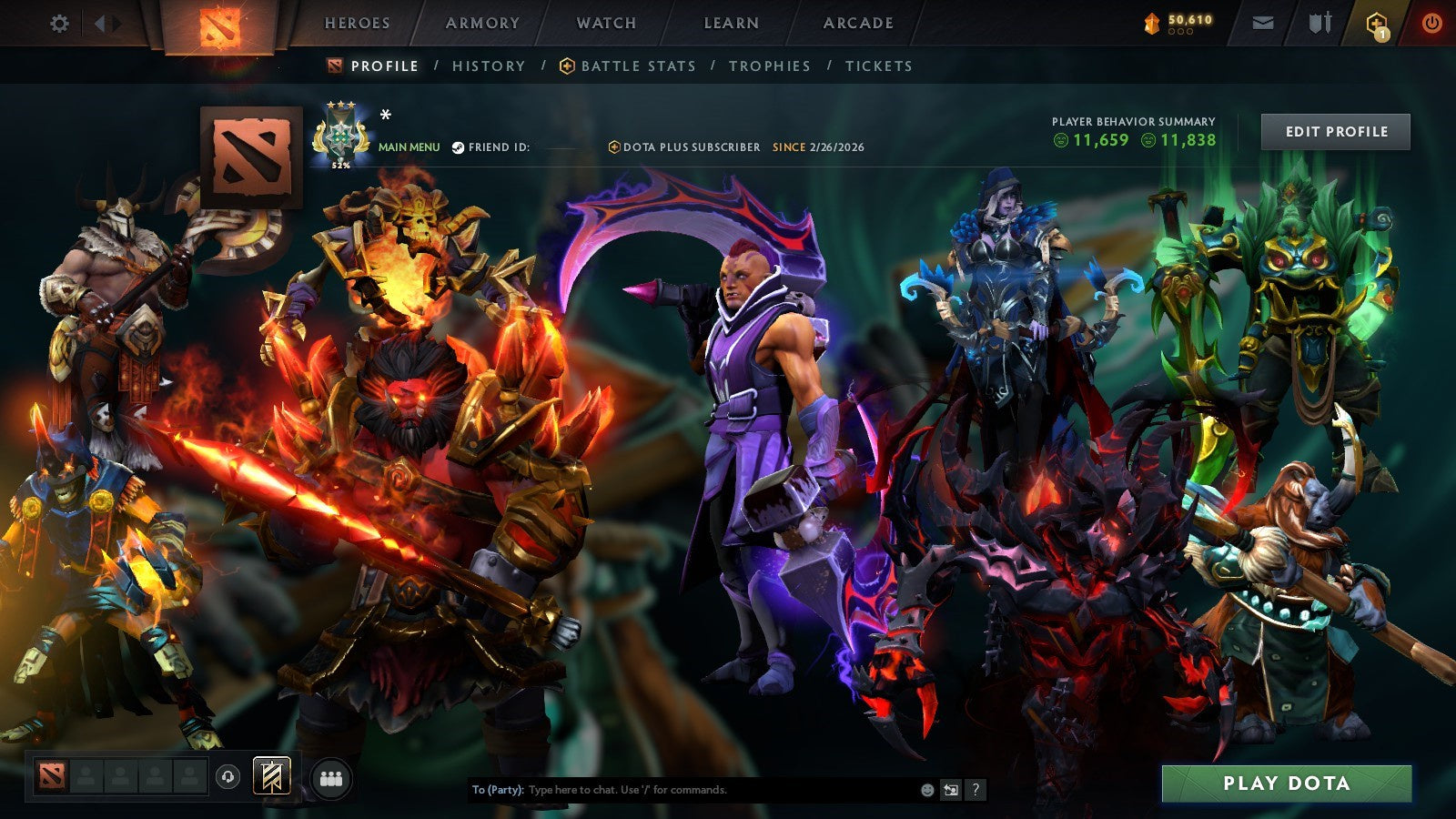The width and height of the screenshot is (1456, 819).
Task: Open the ARCADE menu
Action: pyautogui.click(x=857, y=23)
